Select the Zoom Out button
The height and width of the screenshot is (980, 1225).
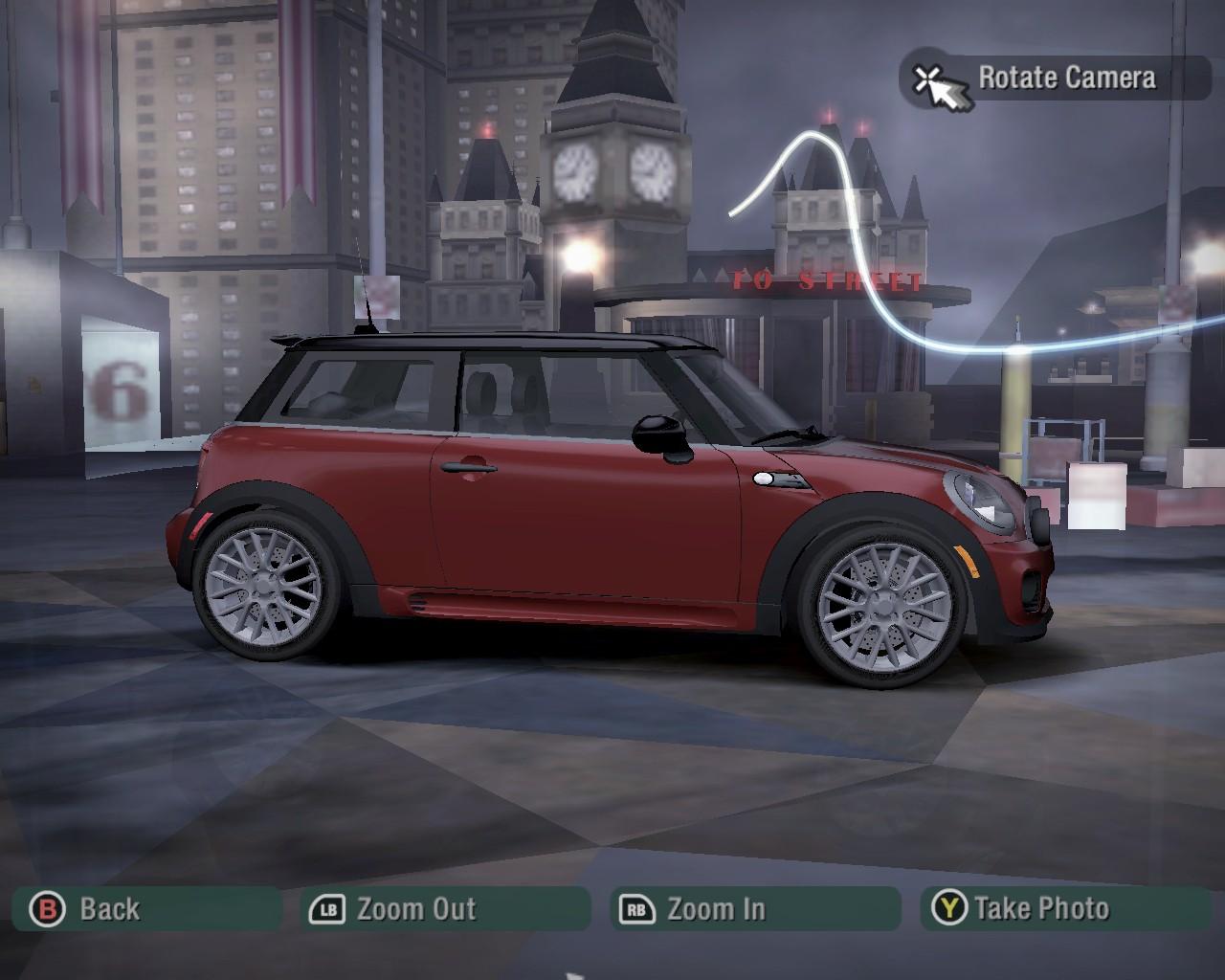446,908
